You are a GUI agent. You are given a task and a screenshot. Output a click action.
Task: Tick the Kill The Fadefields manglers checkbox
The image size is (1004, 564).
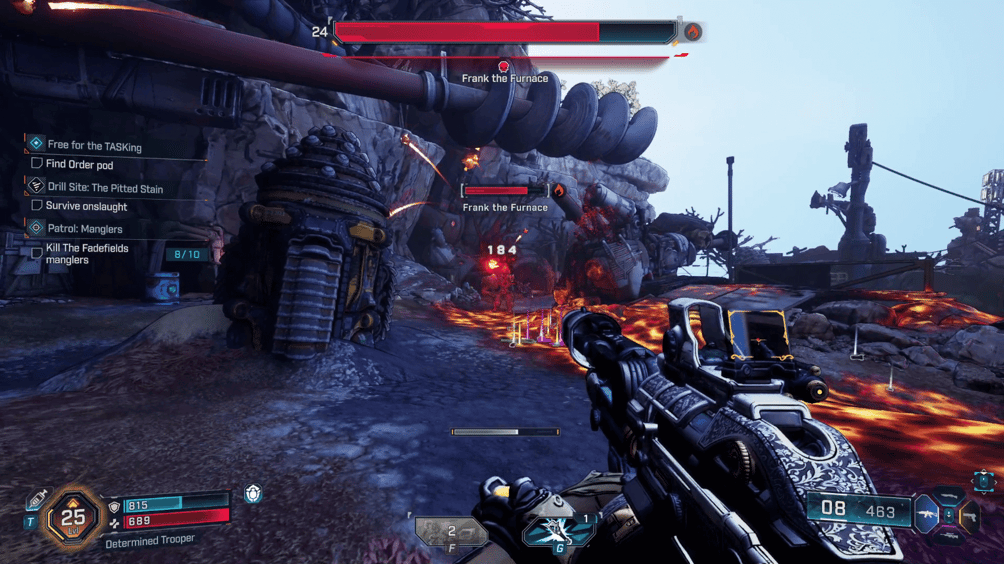click(37, 254)
